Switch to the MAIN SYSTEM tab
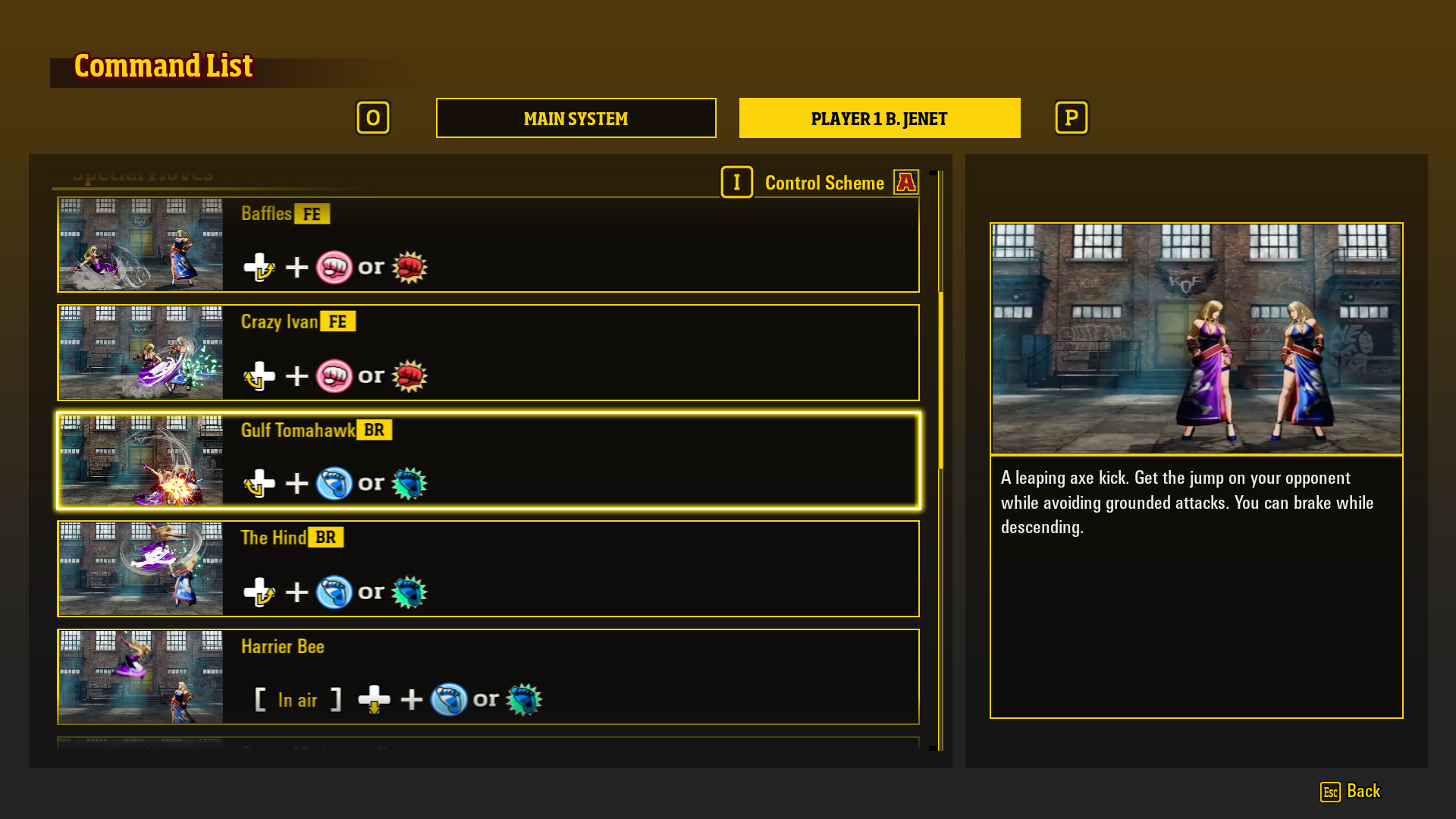1456x819 pixels. 576,118
